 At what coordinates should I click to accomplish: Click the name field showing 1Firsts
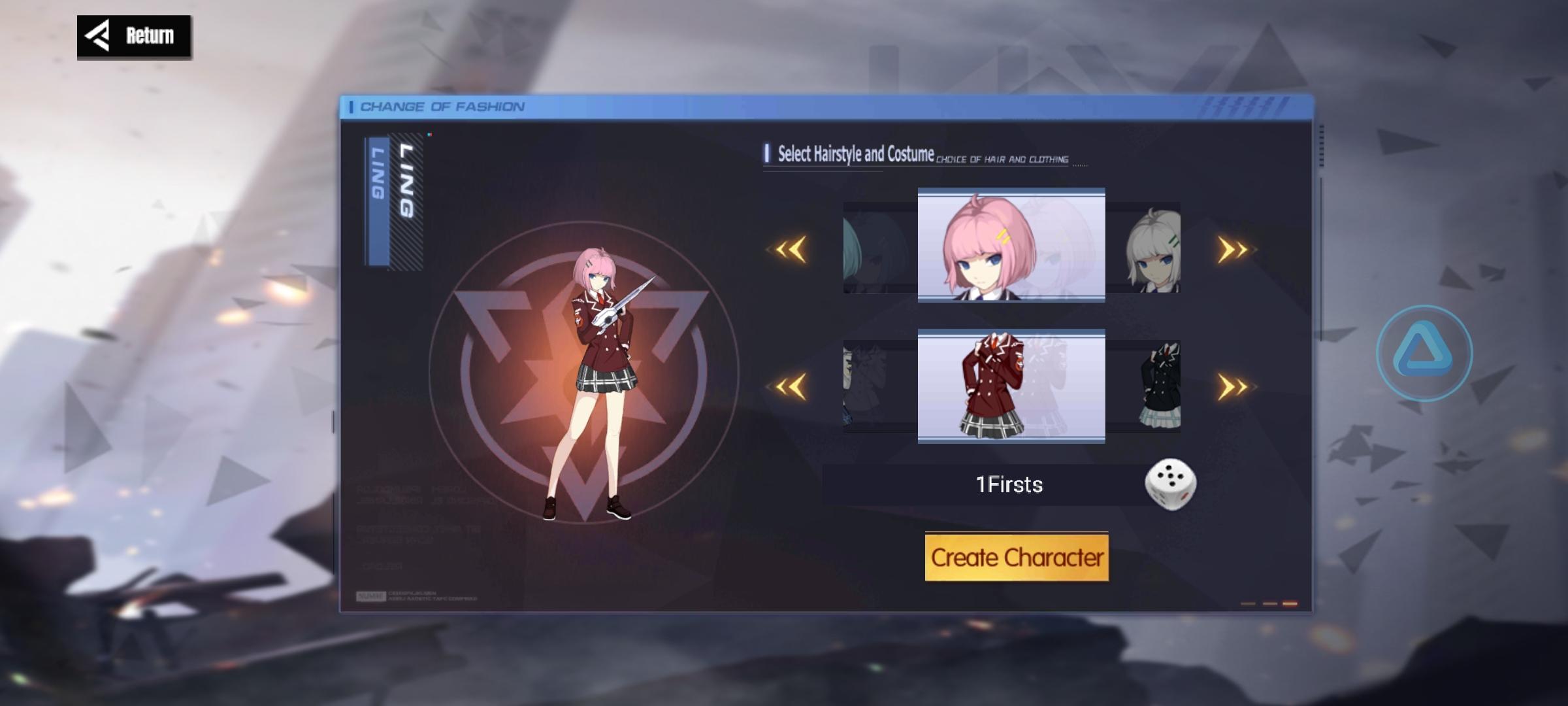[x=1009, y=484]
